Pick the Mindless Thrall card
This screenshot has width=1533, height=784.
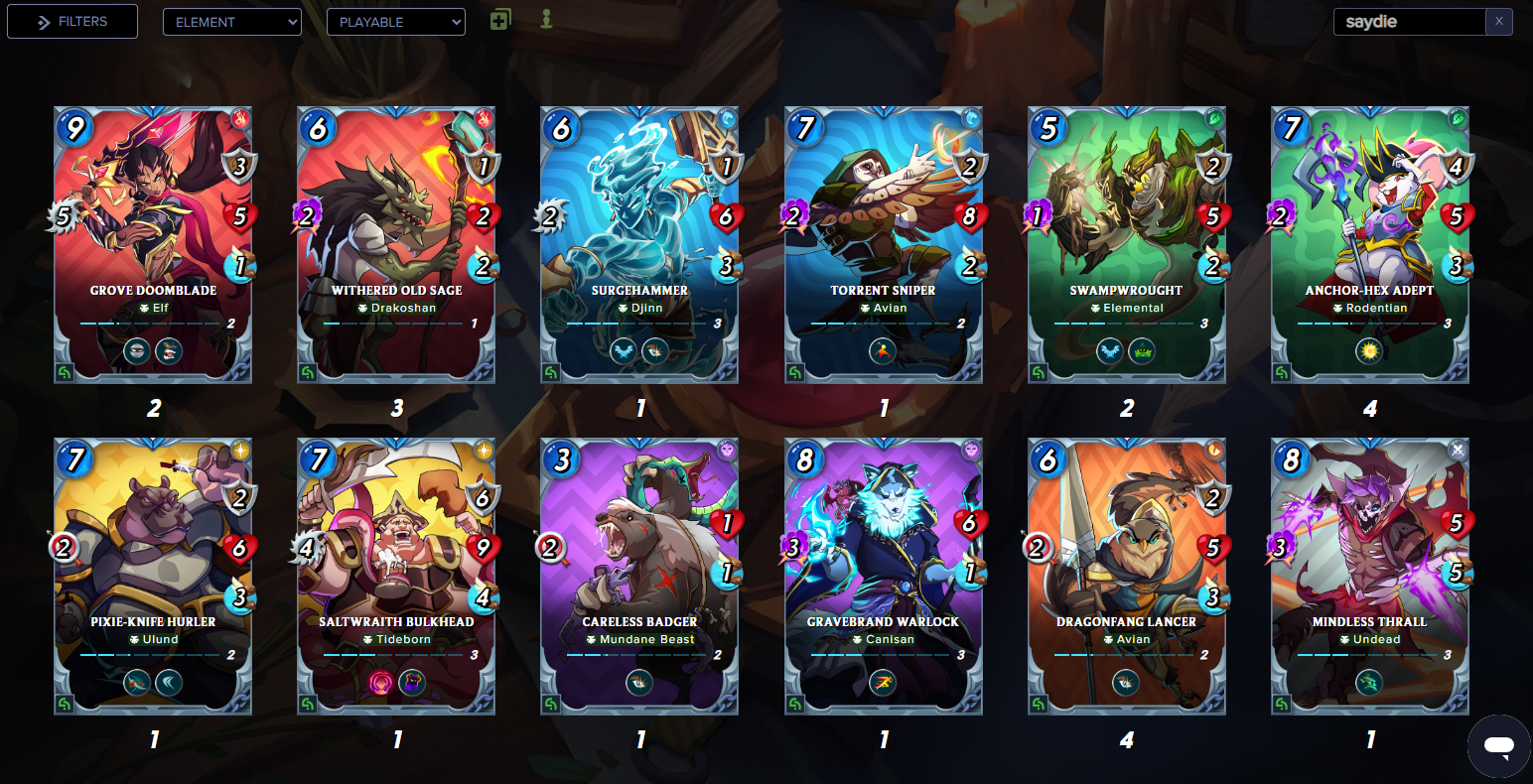point(1369,576)
